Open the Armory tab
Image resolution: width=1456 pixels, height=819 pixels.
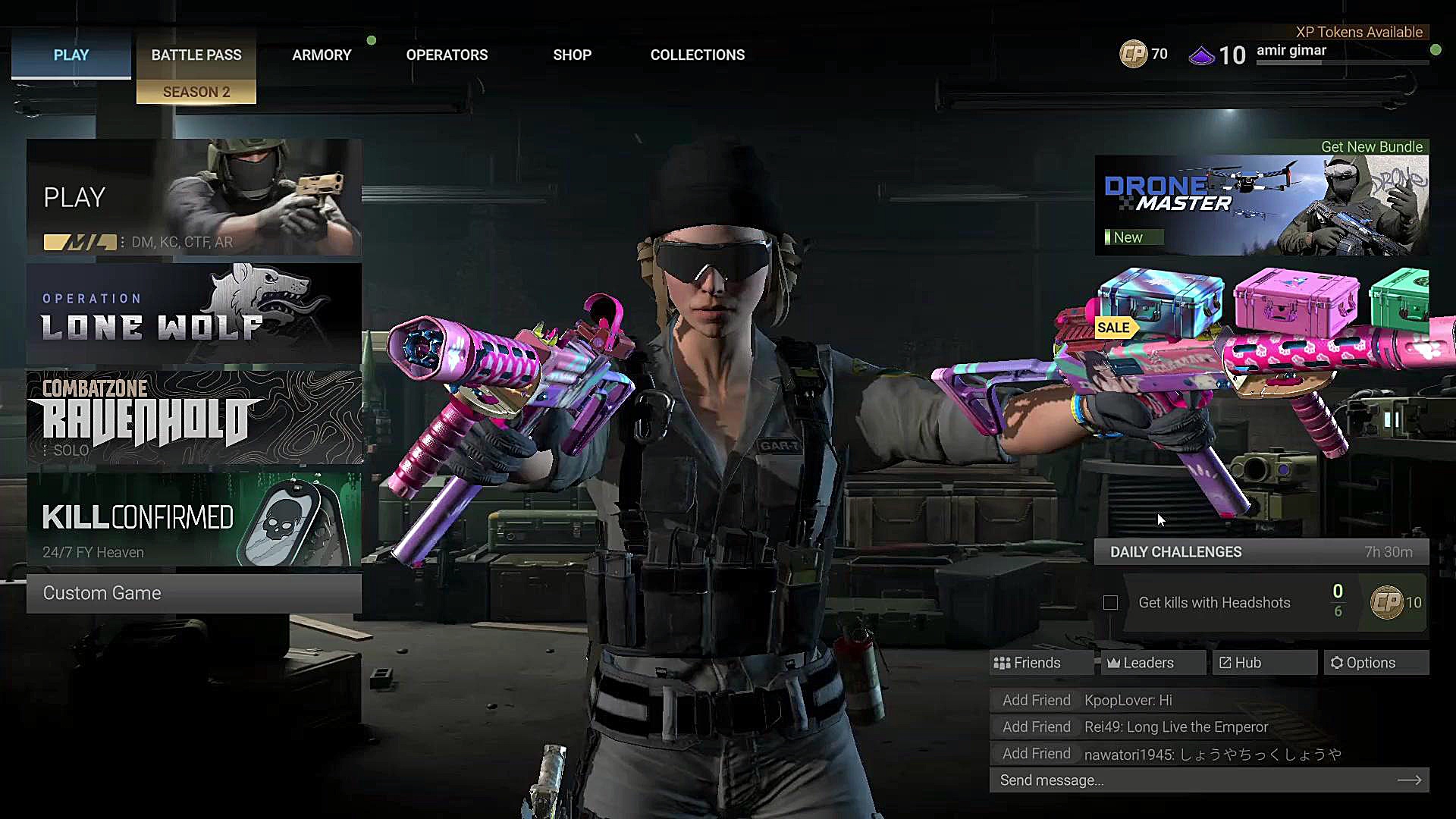(x=322, y=55)
